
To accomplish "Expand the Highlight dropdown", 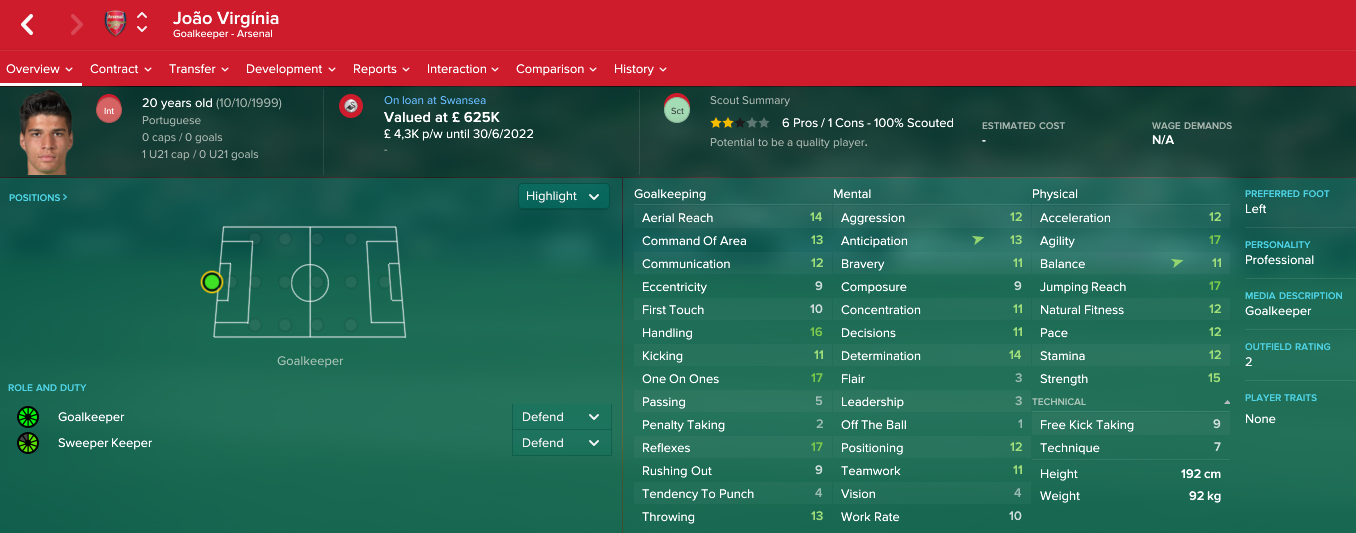I will pyautogui.click(x=563, y=196).
